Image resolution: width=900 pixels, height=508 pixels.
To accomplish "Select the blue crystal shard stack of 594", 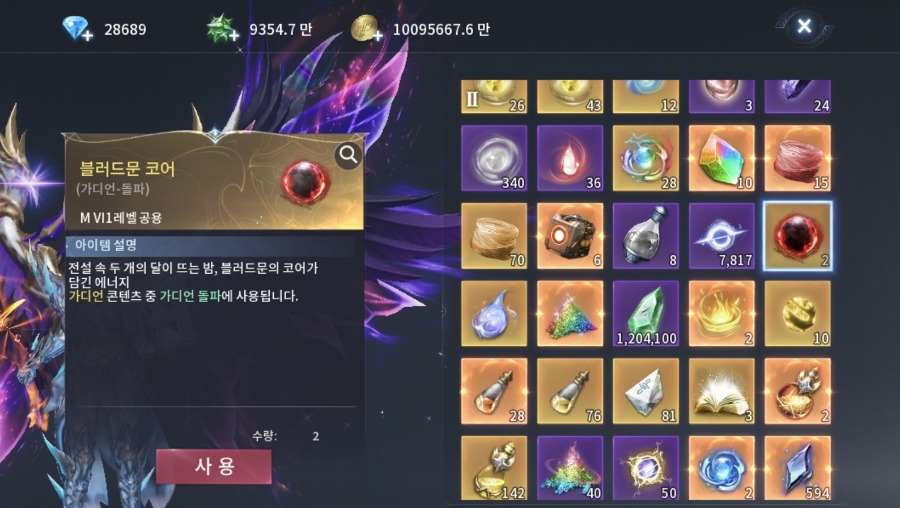I will coord(797,467).
